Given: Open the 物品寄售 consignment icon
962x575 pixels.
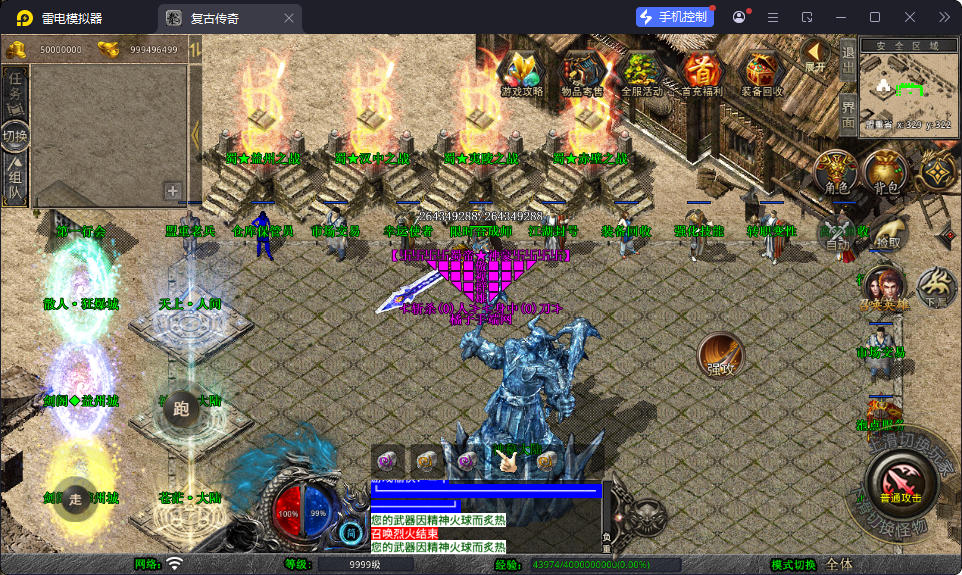Looking at the screenshot, I should pyautogui.click(x=583, y=72).
